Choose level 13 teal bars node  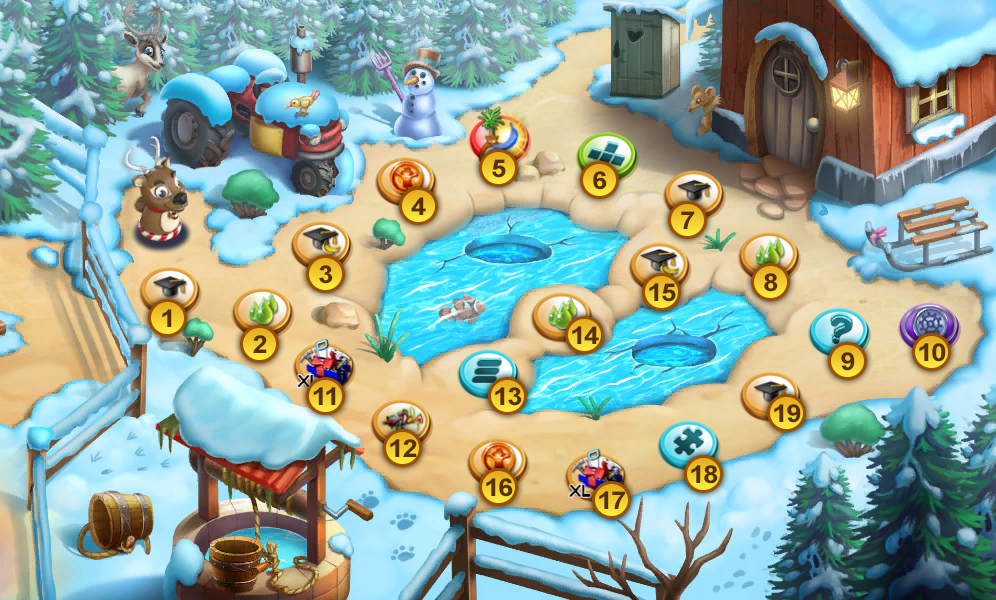coord(487,371)
